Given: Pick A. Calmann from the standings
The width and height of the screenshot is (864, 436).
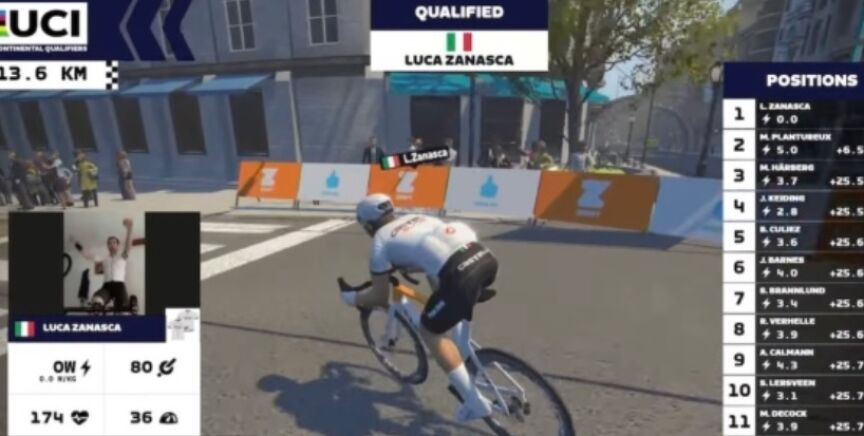Looking at the screenshot, I should [x=795, y=359].
